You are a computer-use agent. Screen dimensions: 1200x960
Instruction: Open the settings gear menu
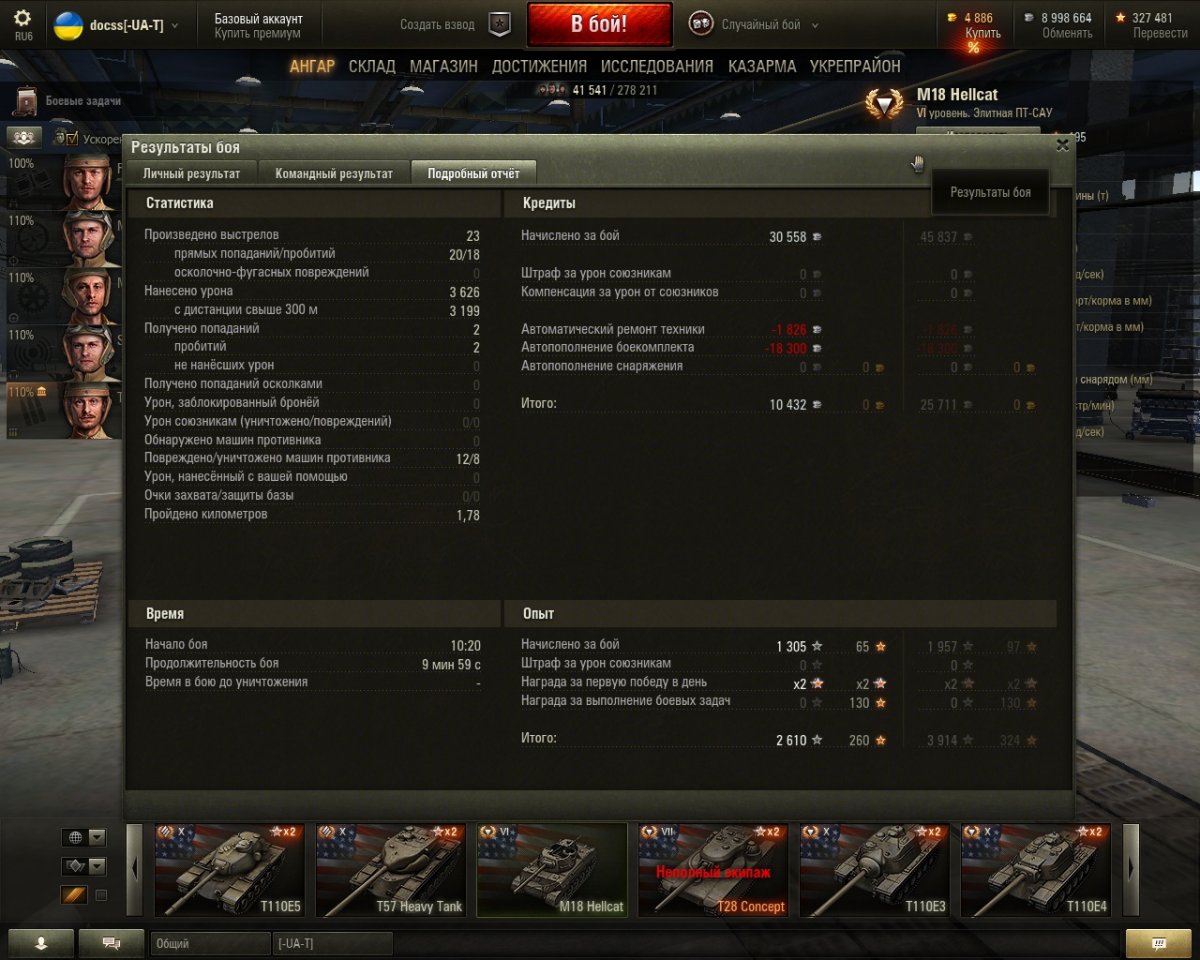22,19
